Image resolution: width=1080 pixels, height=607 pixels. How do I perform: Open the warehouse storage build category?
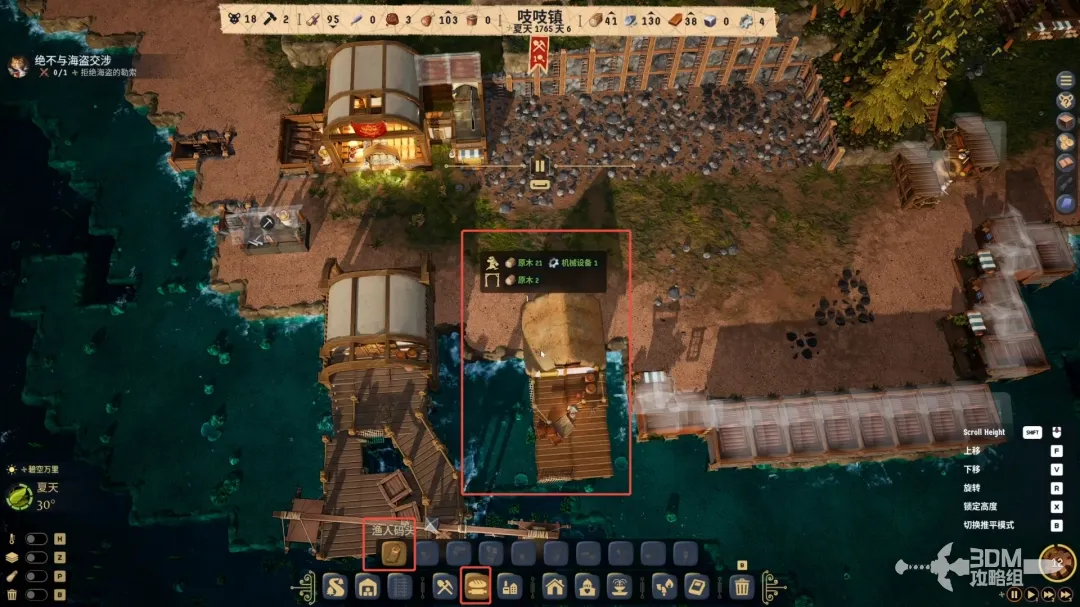[367, 587]
